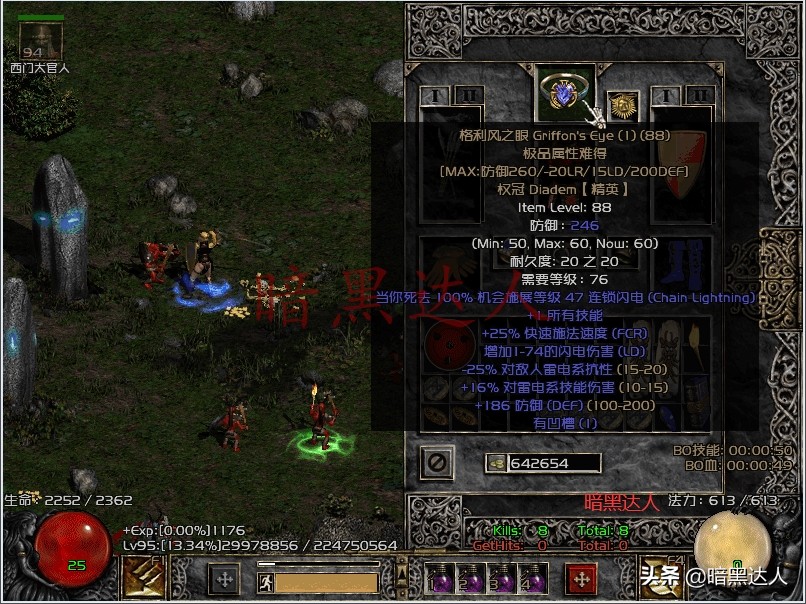Open the left-click skill selector icon
Screen dimensions: 806x604
coord(143,577)
